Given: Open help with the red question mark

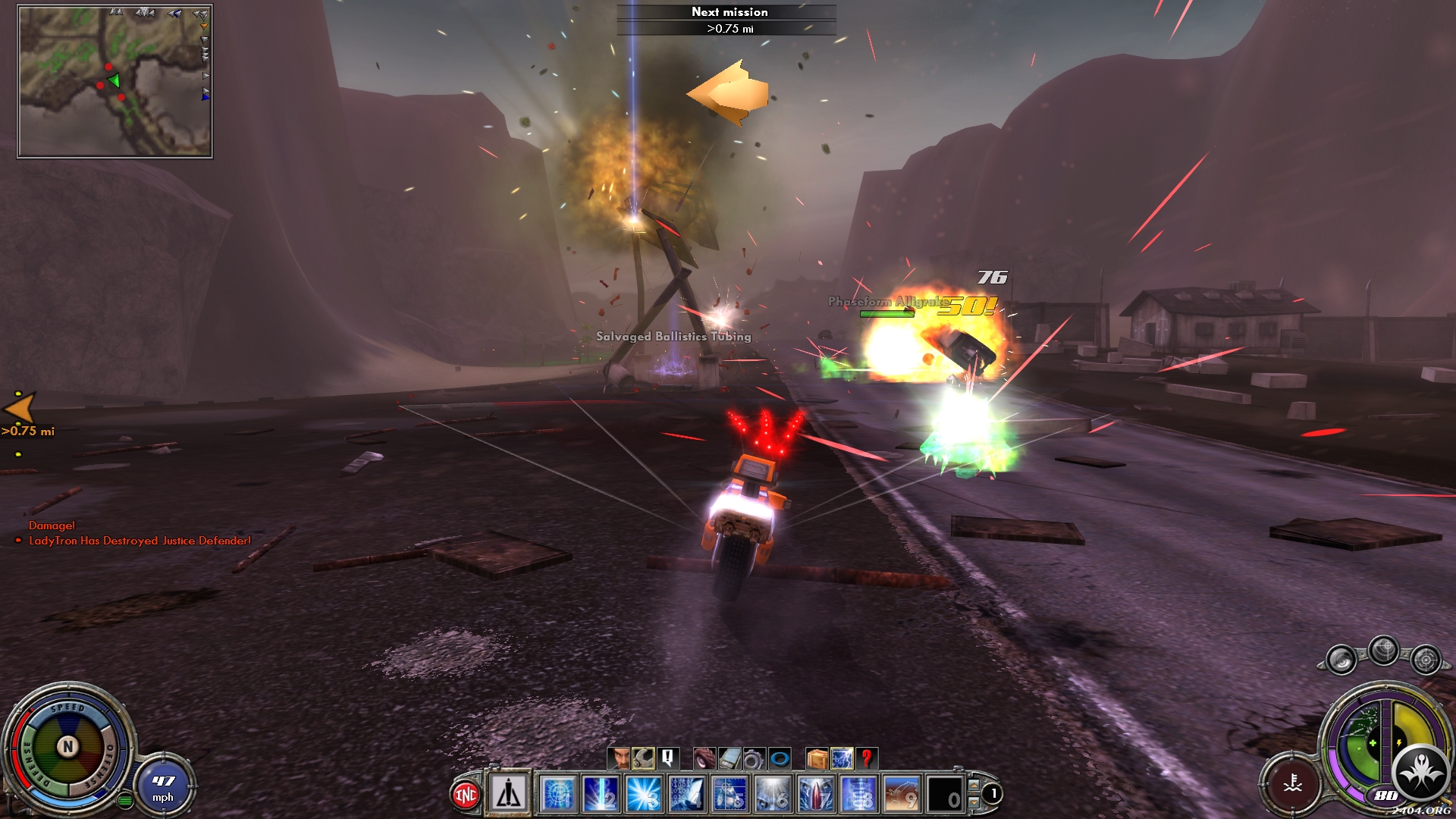Looking at the screenshot, I should click(866, 758).
